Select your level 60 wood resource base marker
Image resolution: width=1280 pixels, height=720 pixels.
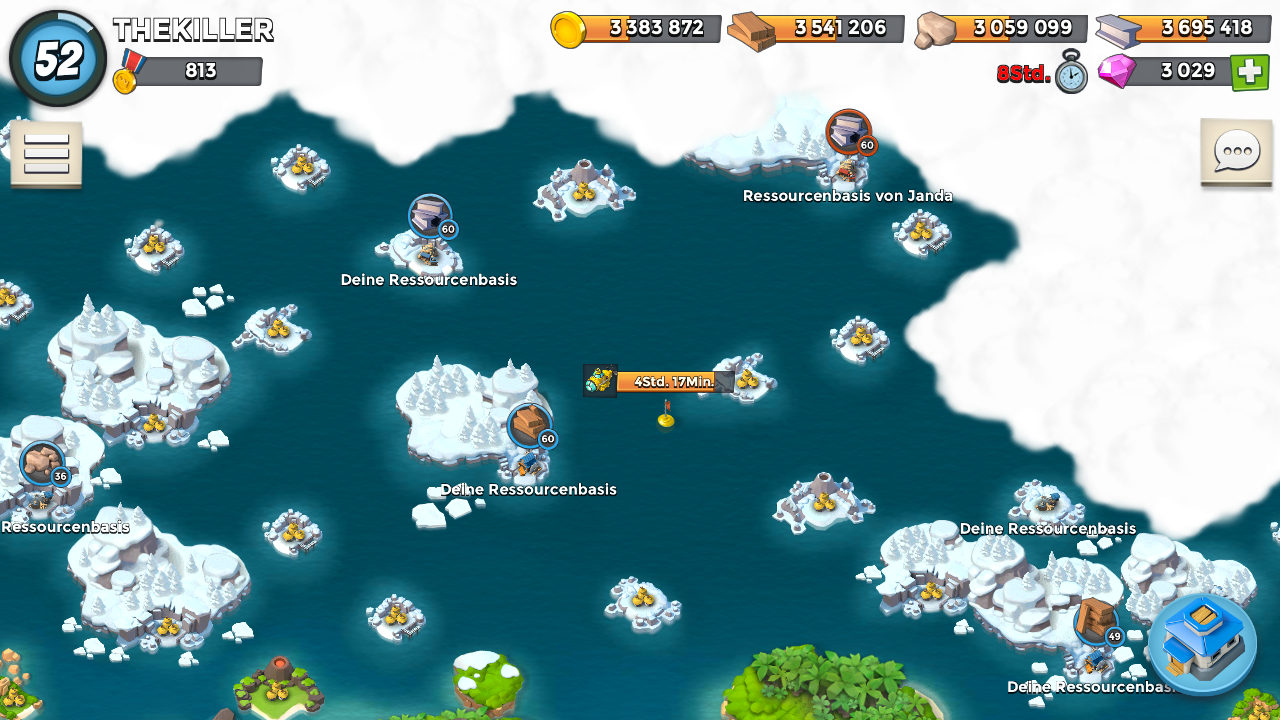529,426
